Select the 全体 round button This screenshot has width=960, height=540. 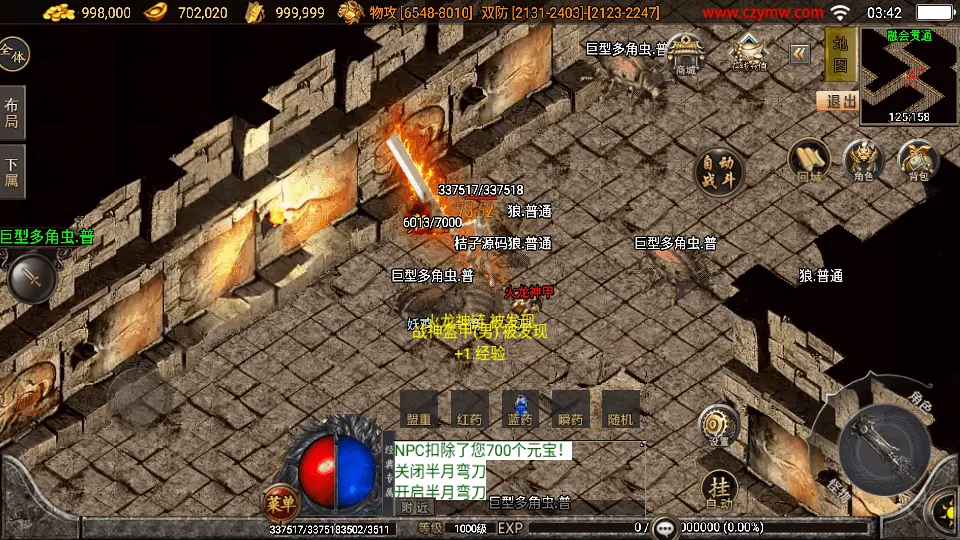click(14, 54)
